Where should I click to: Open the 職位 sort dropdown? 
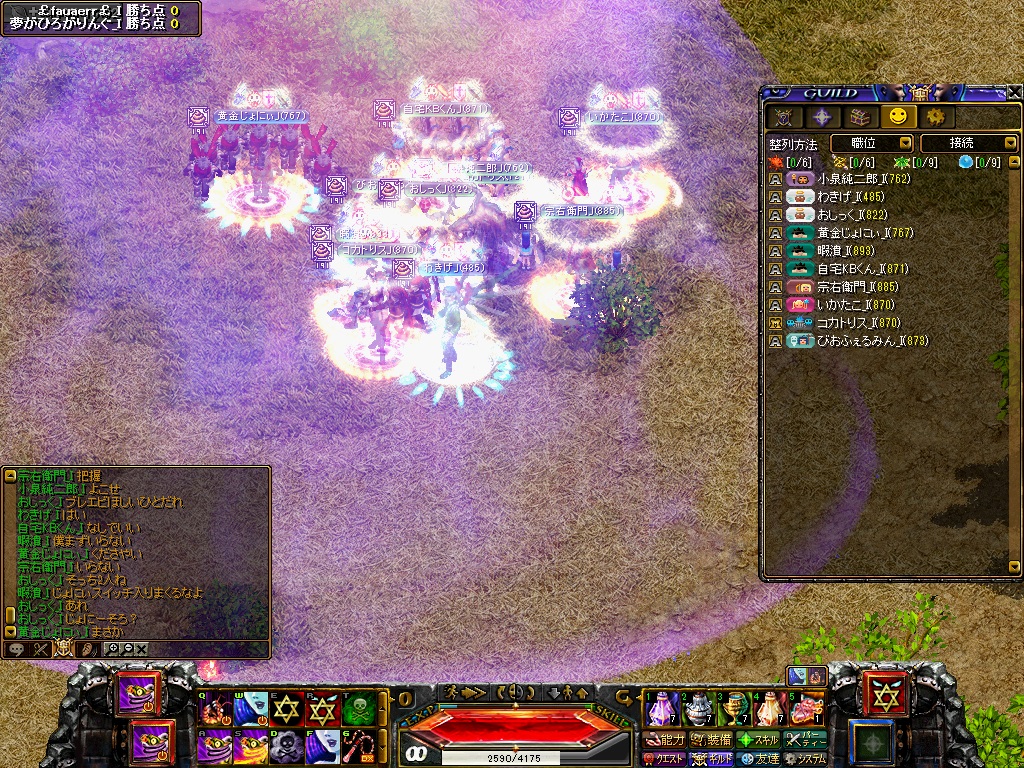871,144
